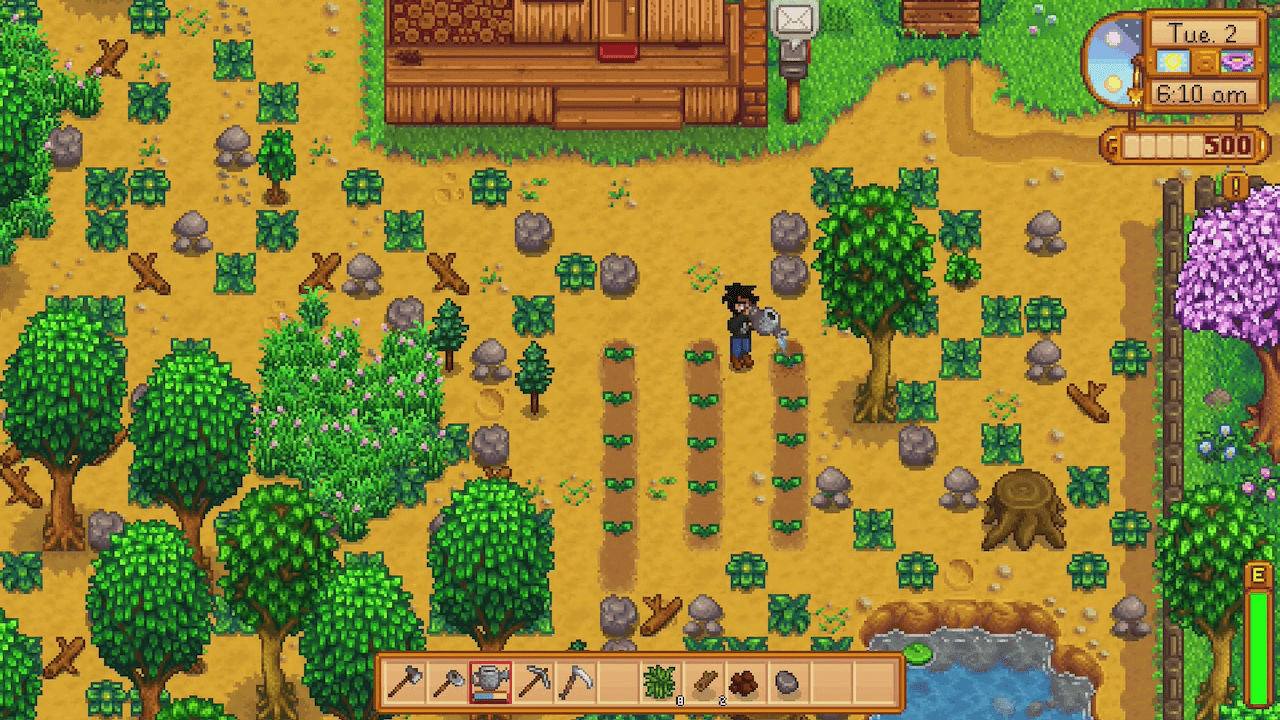
Task: Choose the wood item slot
Action: [703, 683]
